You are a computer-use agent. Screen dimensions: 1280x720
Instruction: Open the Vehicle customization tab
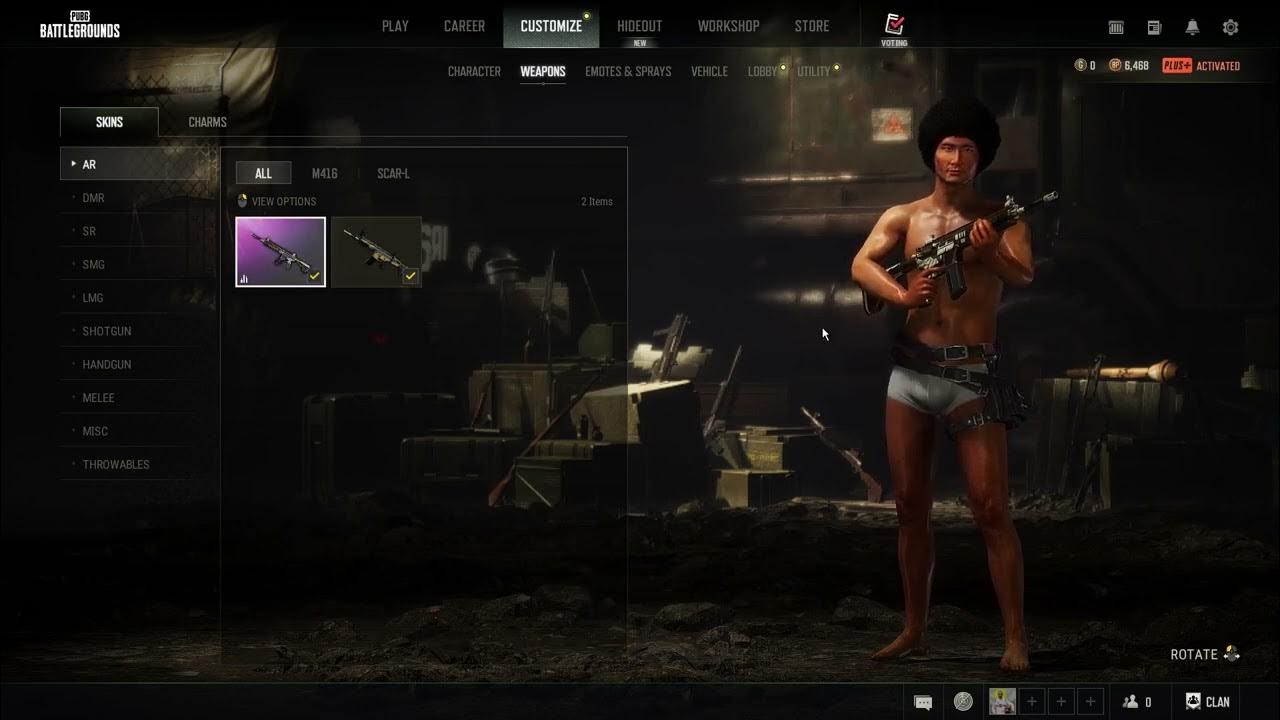point(709,71)
